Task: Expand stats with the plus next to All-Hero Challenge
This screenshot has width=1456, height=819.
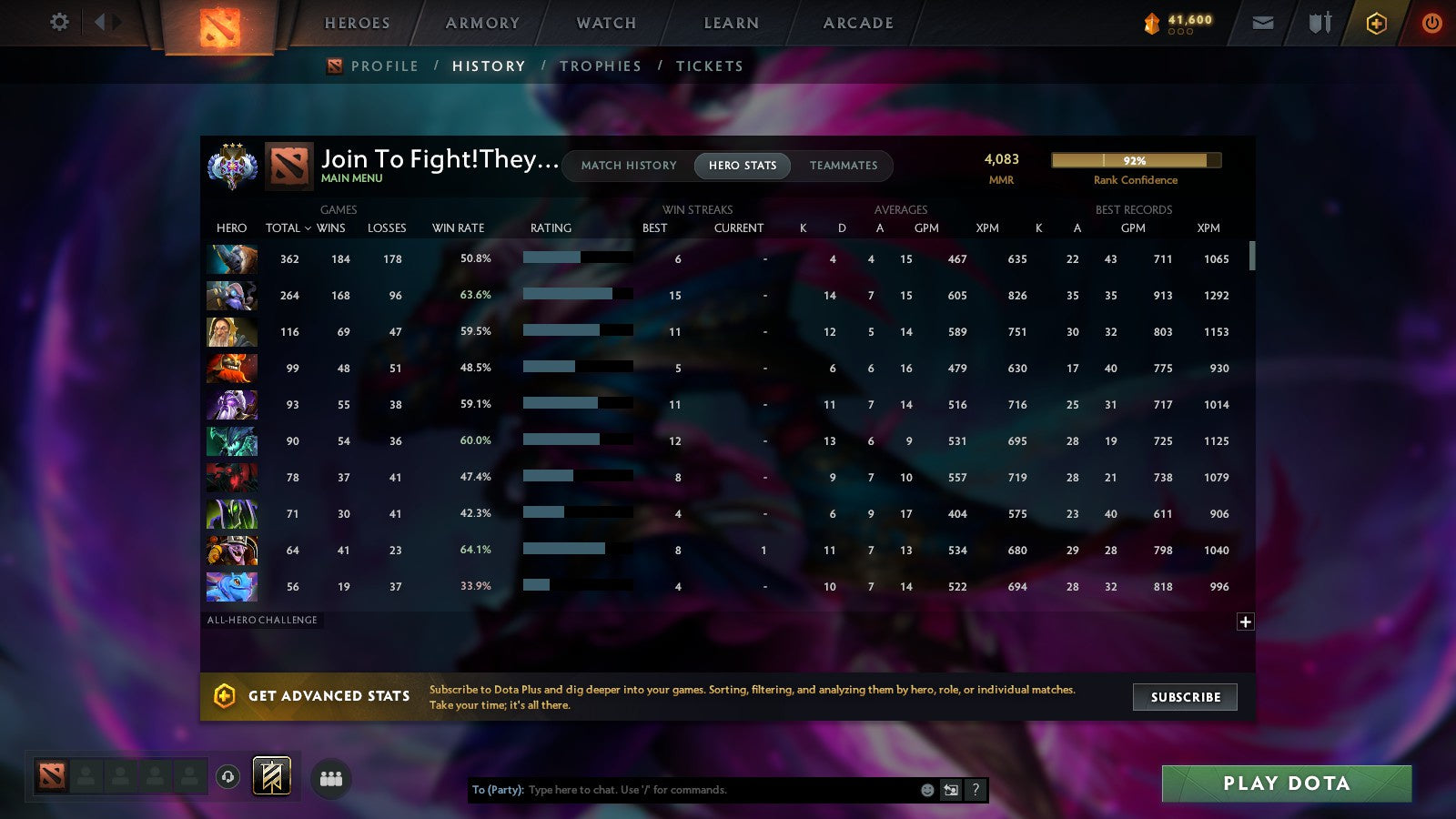Action: point(1245,621)
